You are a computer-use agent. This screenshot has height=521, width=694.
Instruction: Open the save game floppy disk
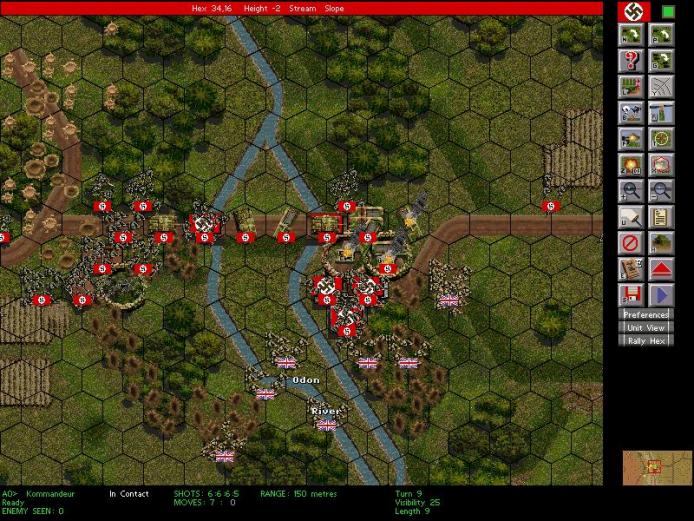631,295
